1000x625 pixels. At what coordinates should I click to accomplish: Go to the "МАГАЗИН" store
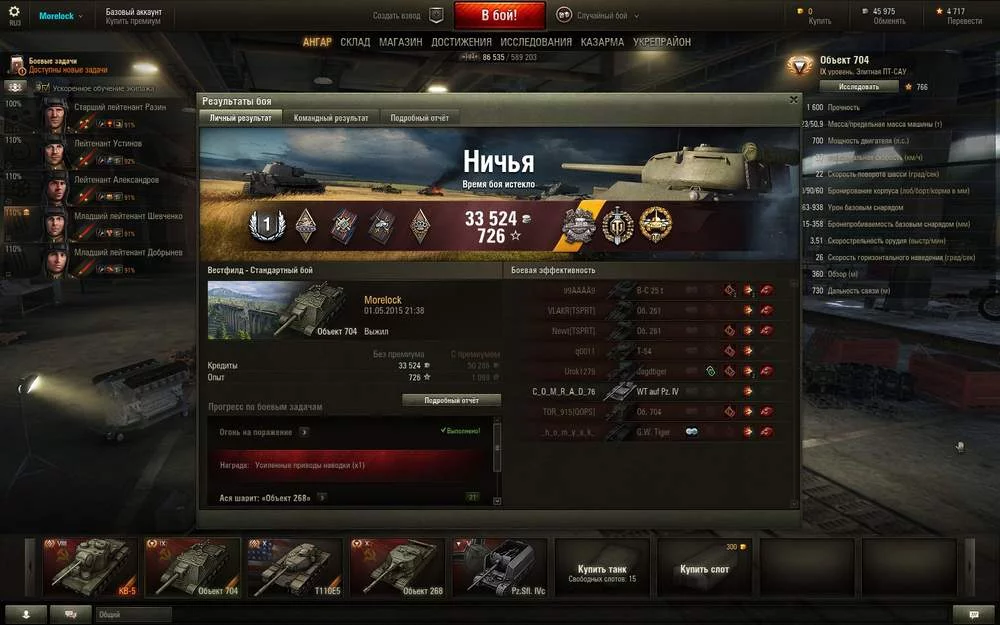[400, 42]
